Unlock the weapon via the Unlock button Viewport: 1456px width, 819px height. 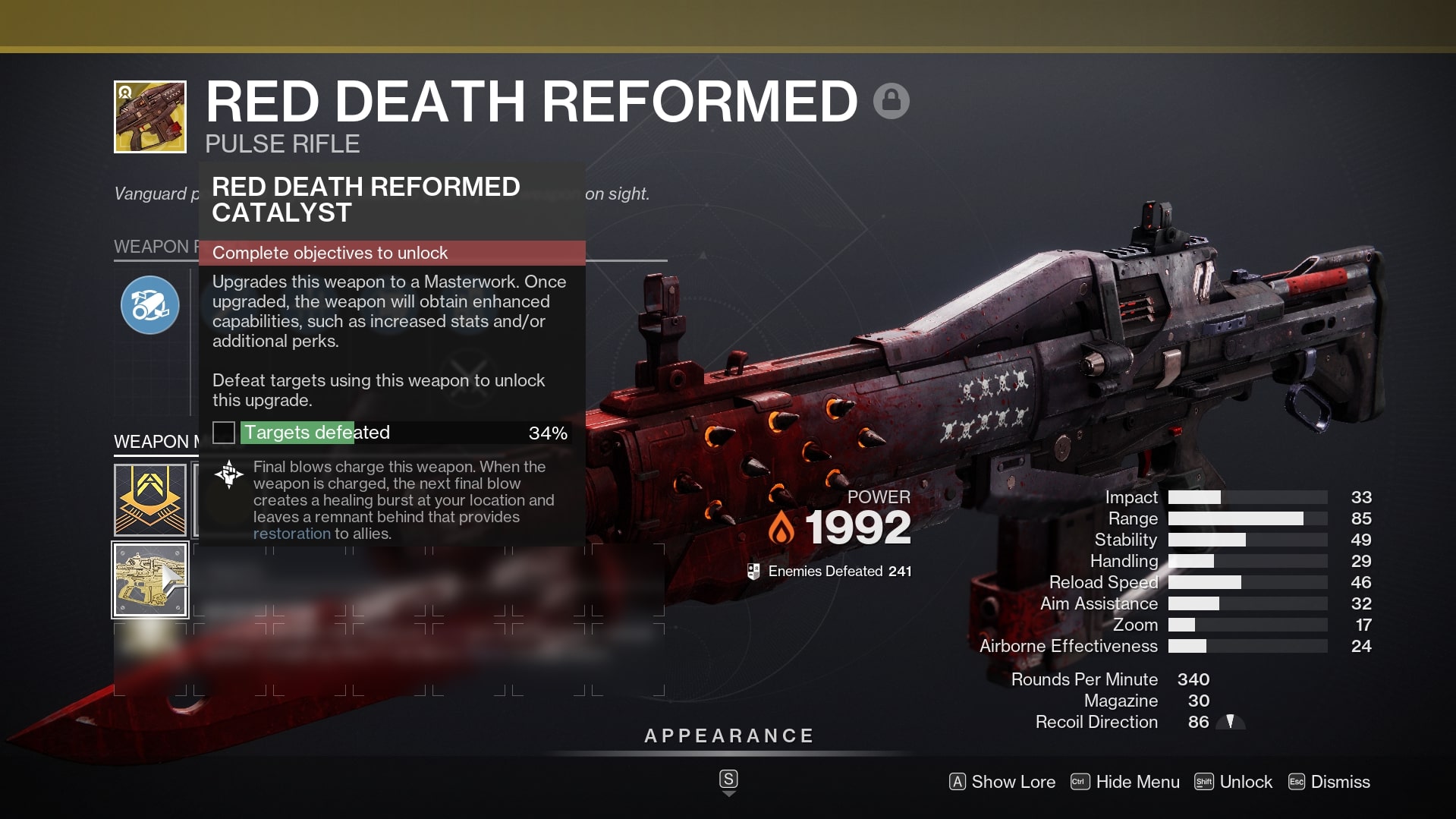click(x=1233, y=782)
